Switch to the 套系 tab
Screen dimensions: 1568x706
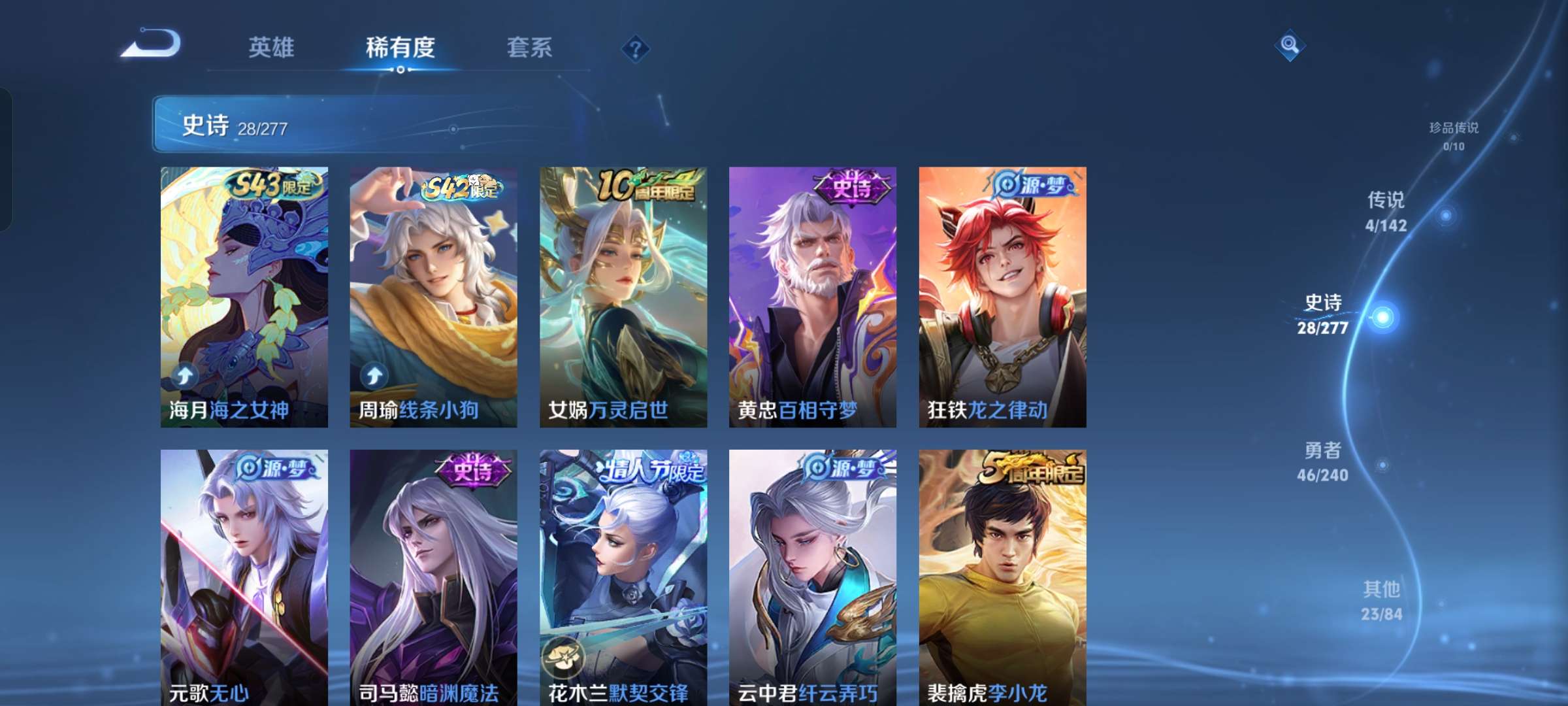coord(529,48)
